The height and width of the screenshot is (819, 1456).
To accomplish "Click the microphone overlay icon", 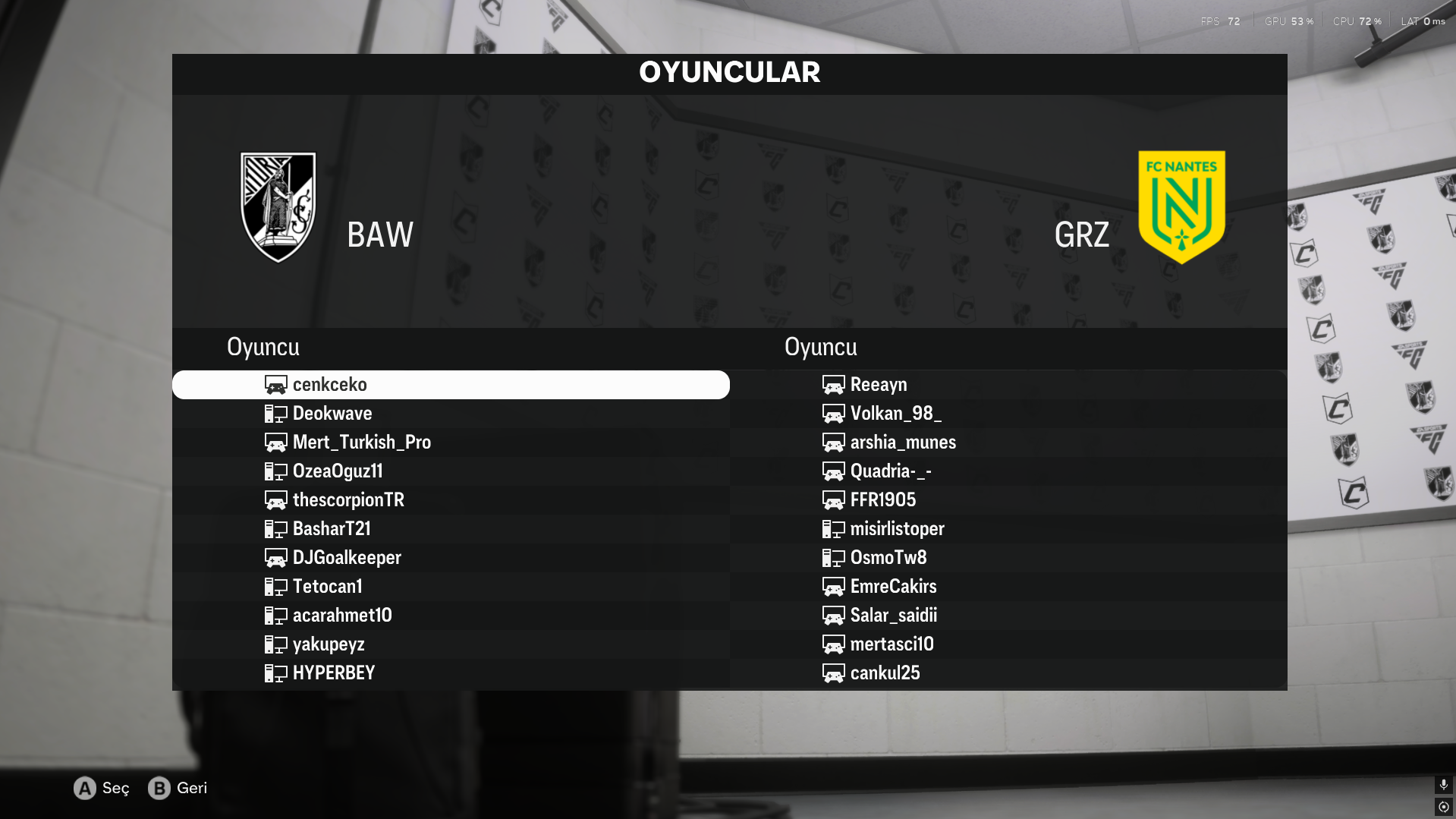I will click(x=1444, y=785).
